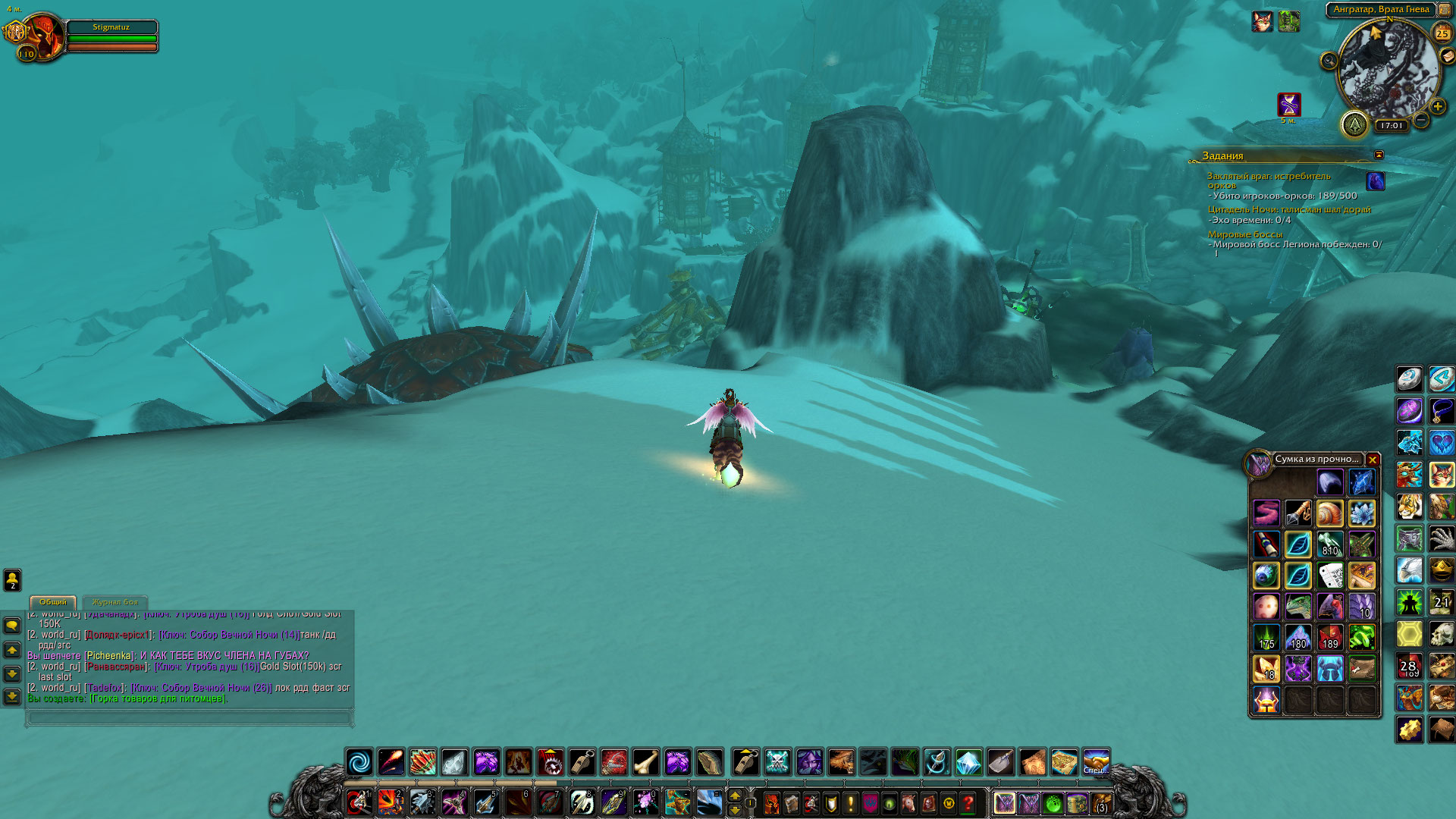
Task: Open the class hall button under minimap
Action: 1354,124
